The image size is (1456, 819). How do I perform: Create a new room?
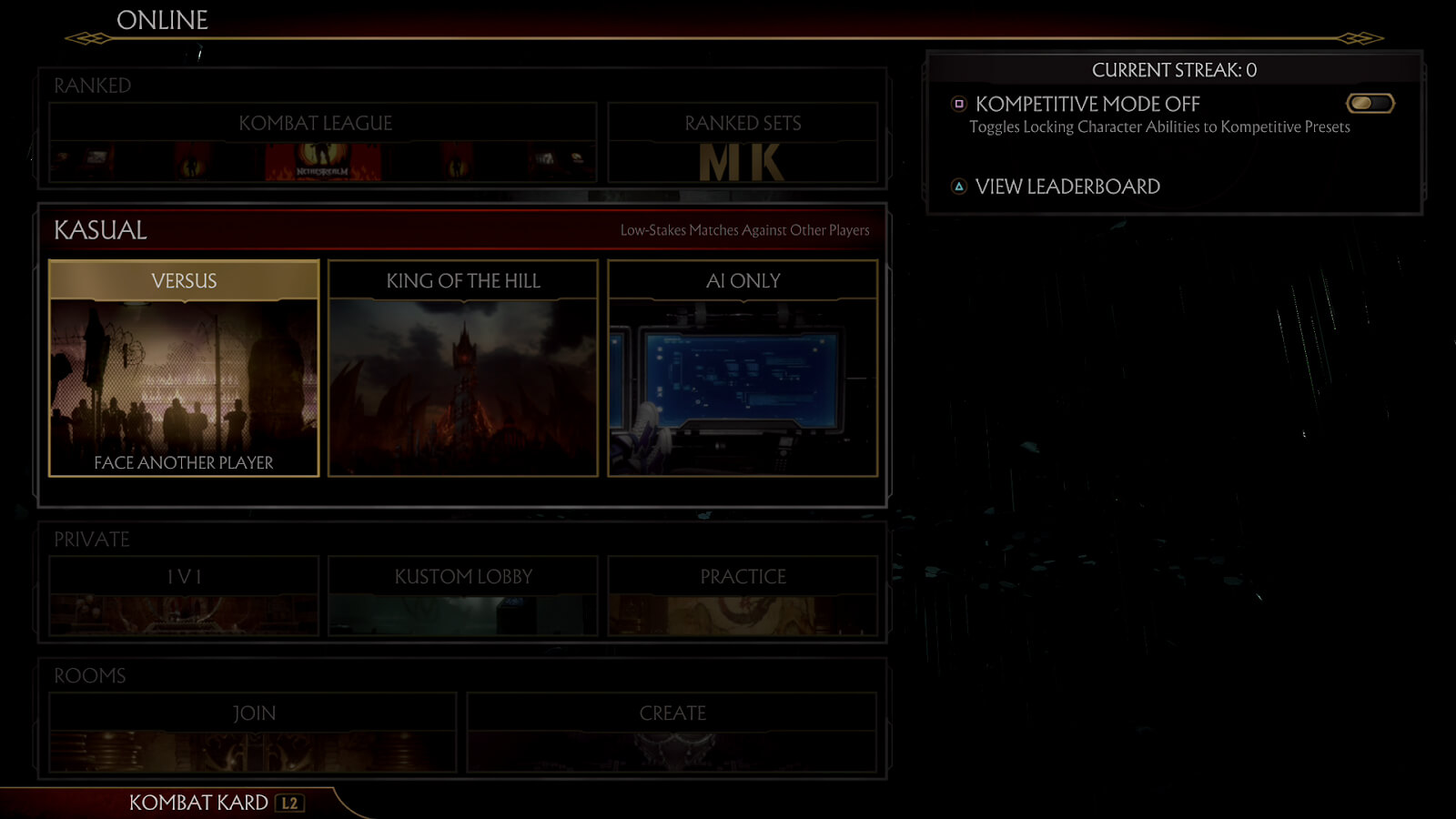coord(672,732)
